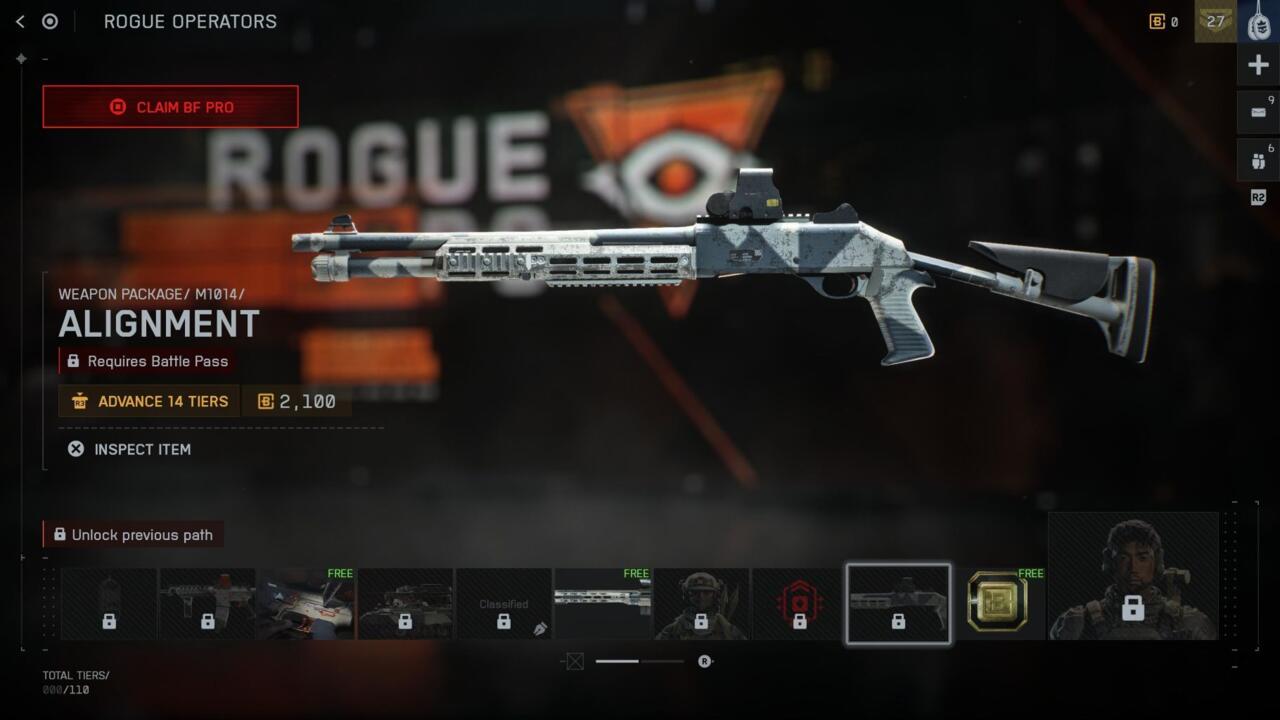Go back using the top-left arrow
This screenshot has width=1280, height=720.
tap(20, 21)
